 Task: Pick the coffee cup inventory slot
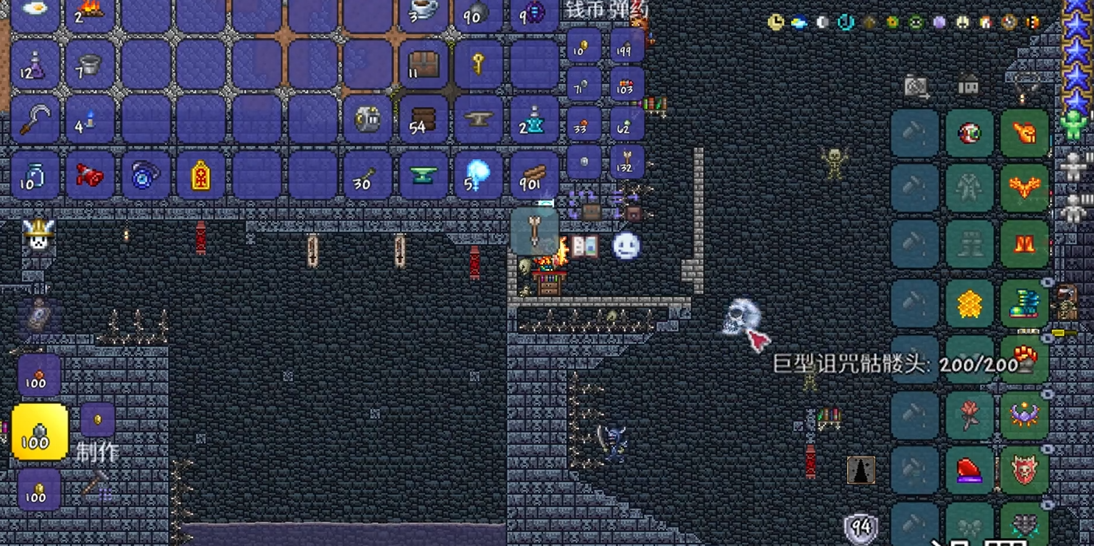424,12
